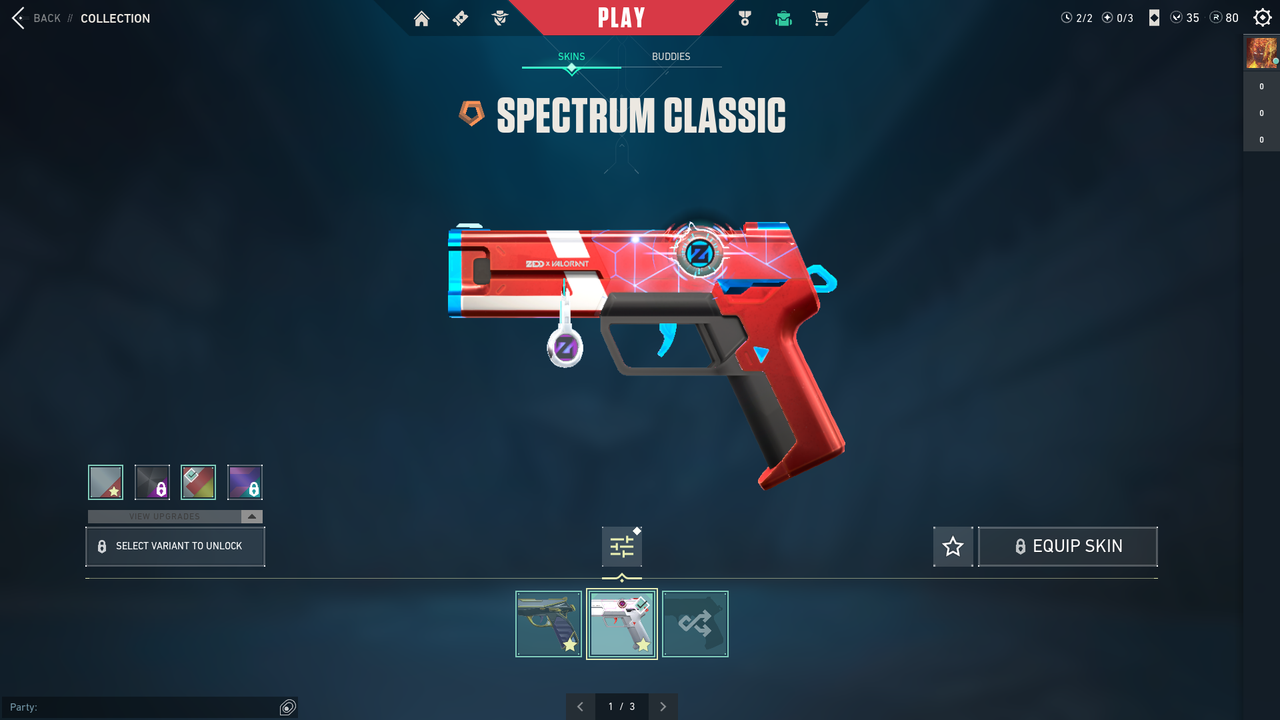
Task: Go back to the Collection screen
Action: [38, 18]
